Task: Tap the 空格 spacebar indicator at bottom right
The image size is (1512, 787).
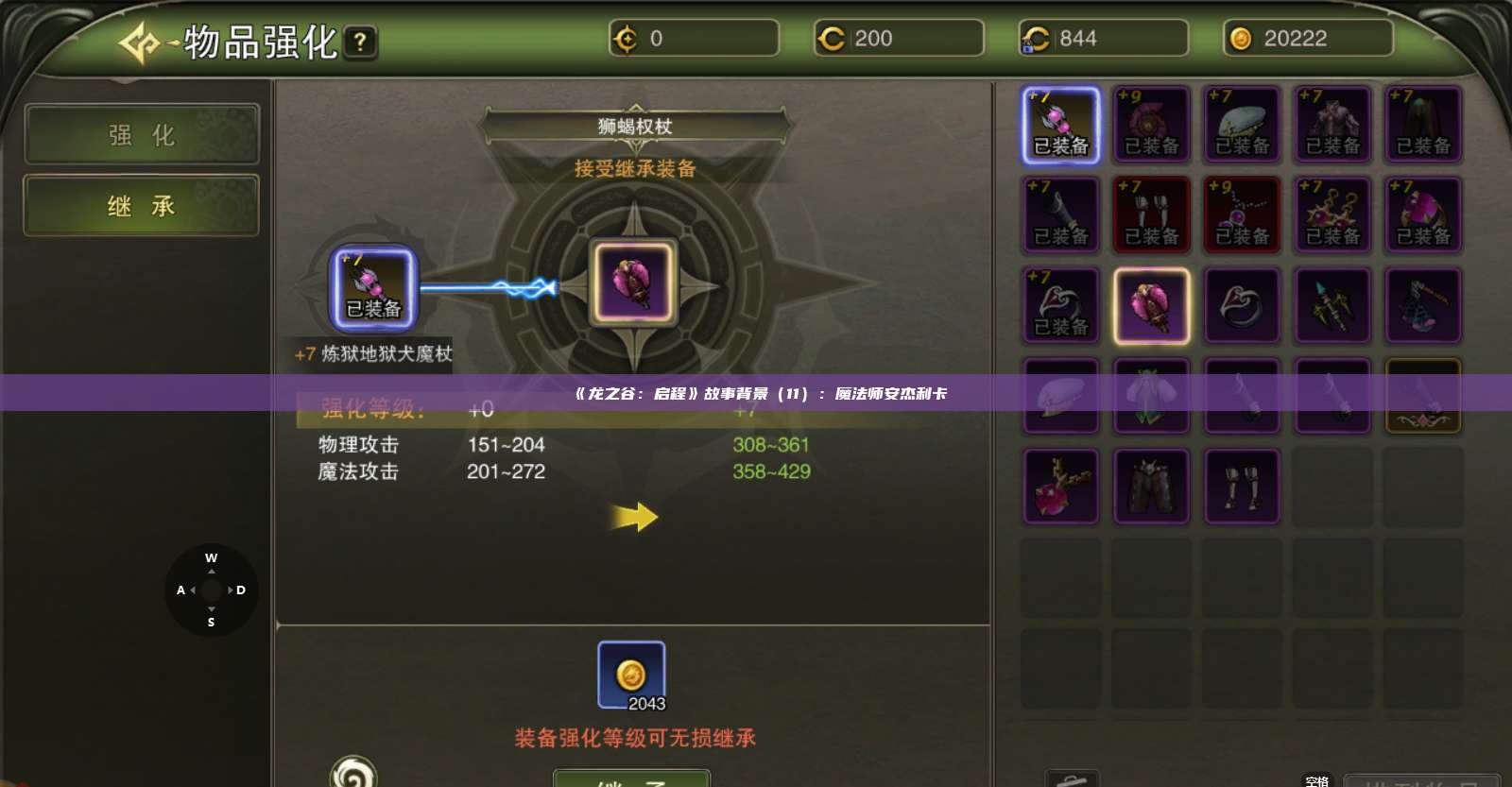Action: [x=1316, y=780]
